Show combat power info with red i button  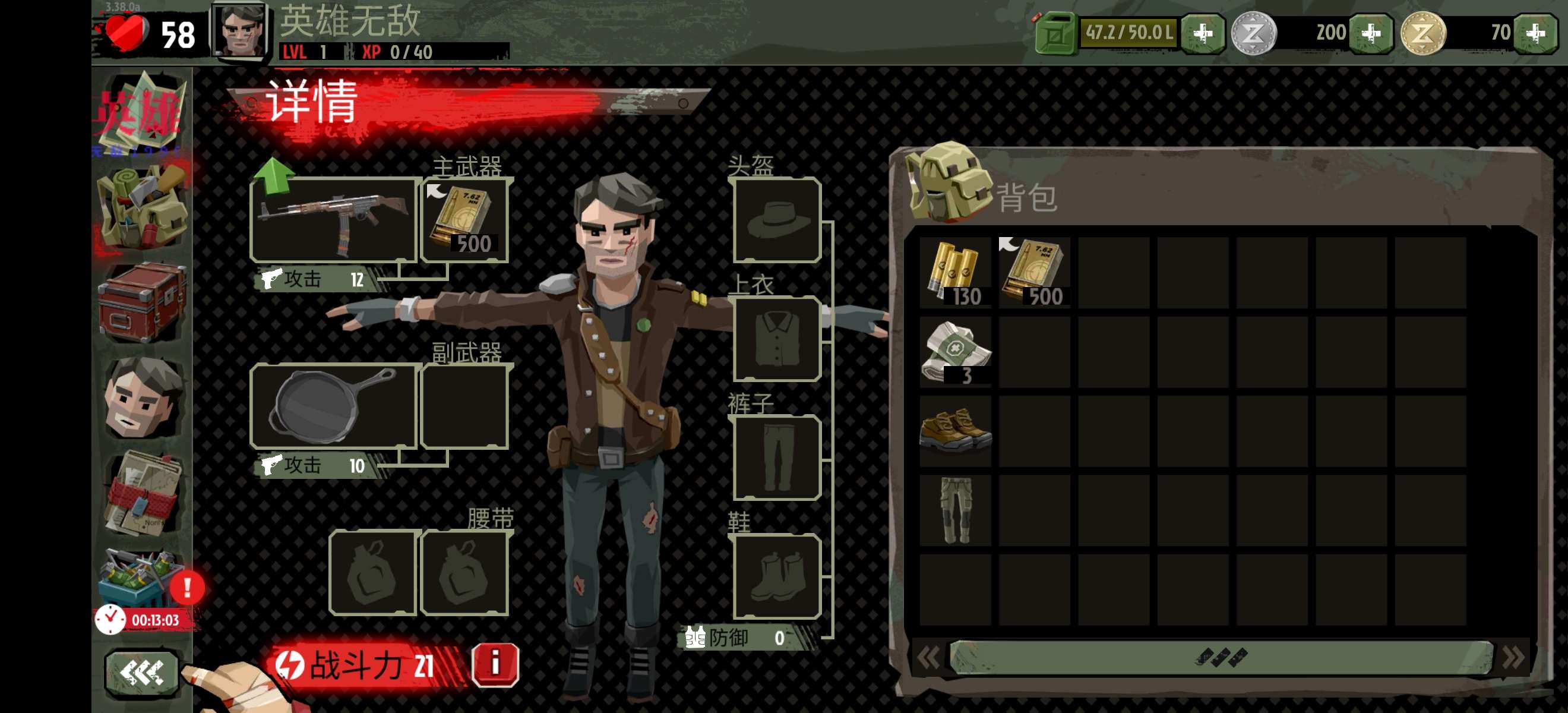495,664
